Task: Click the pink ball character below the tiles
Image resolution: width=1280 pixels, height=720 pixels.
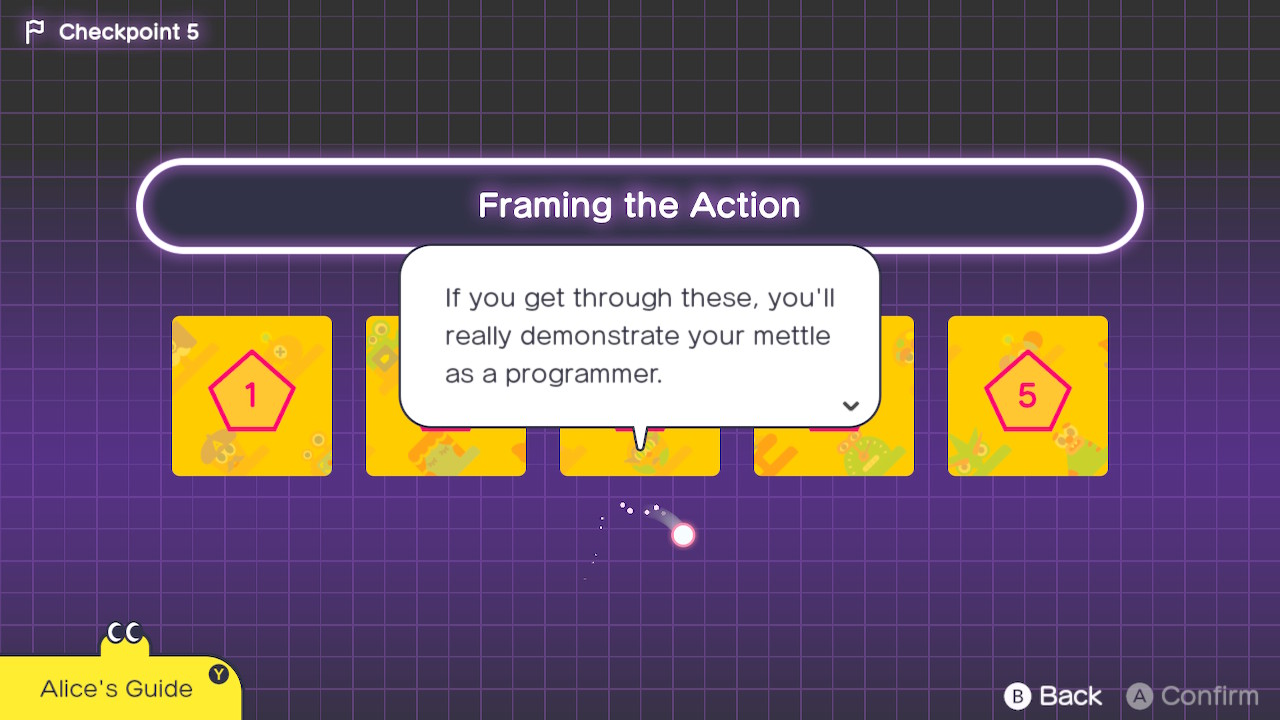Action: click(681, 534)
